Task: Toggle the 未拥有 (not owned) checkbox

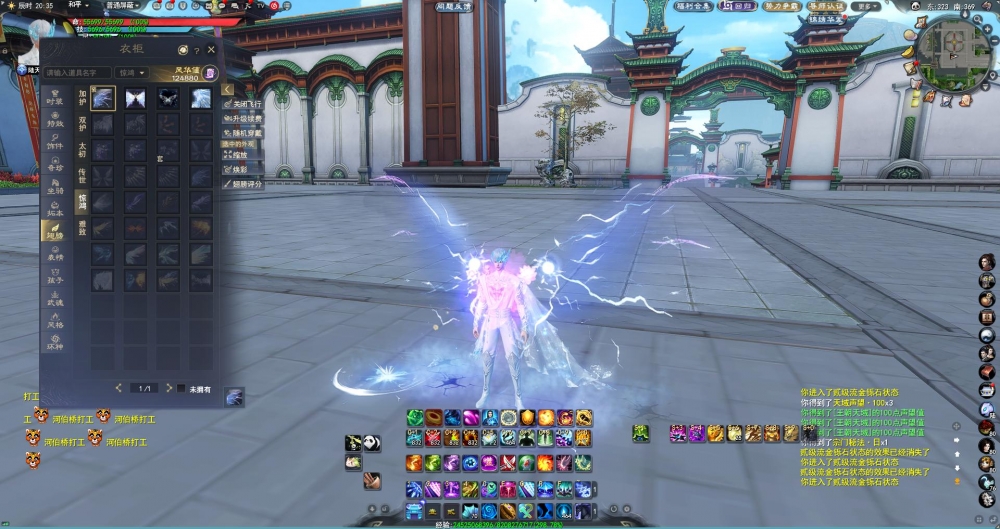Action: tap(181, 388)
